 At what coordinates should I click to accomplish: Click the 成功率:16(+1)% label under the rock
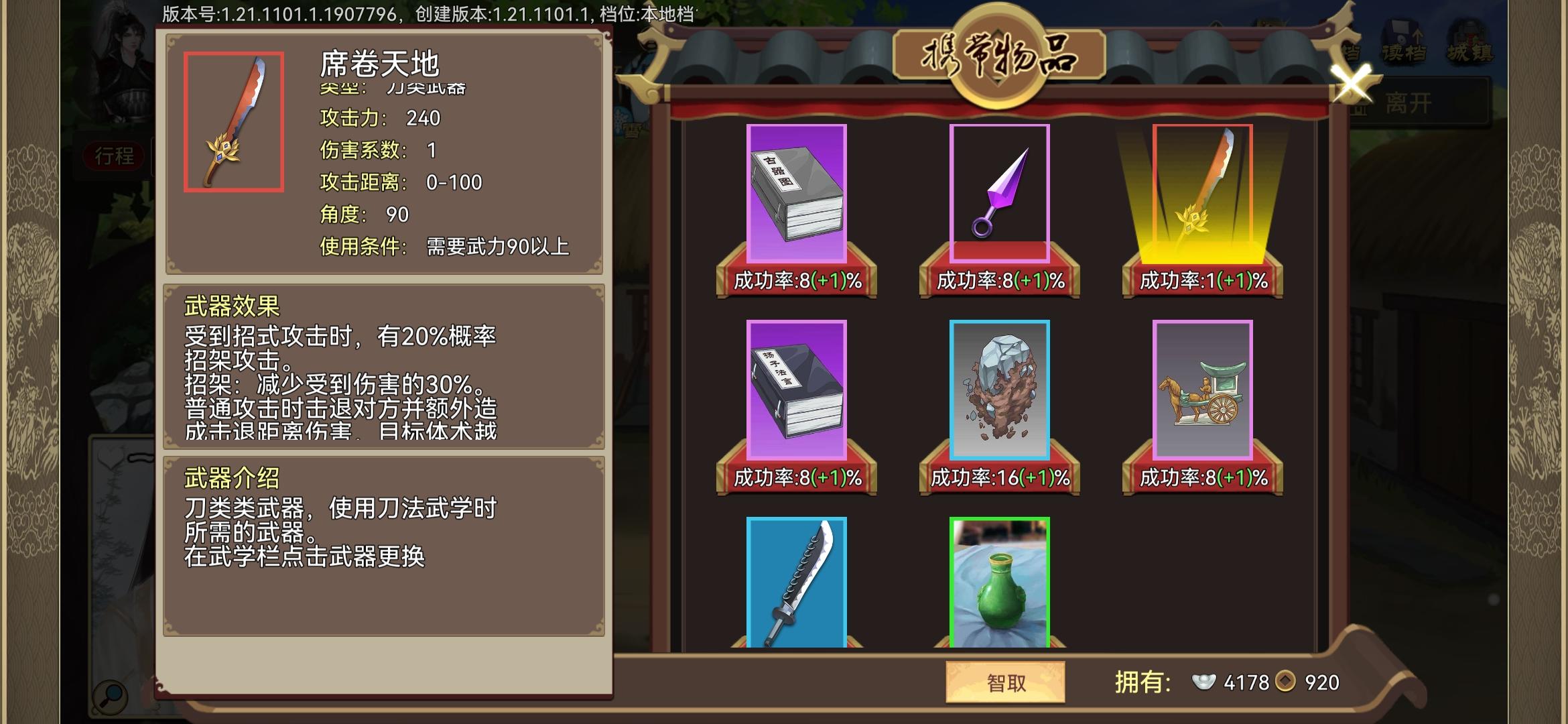pyautogui.click(x=1000, y=477)
